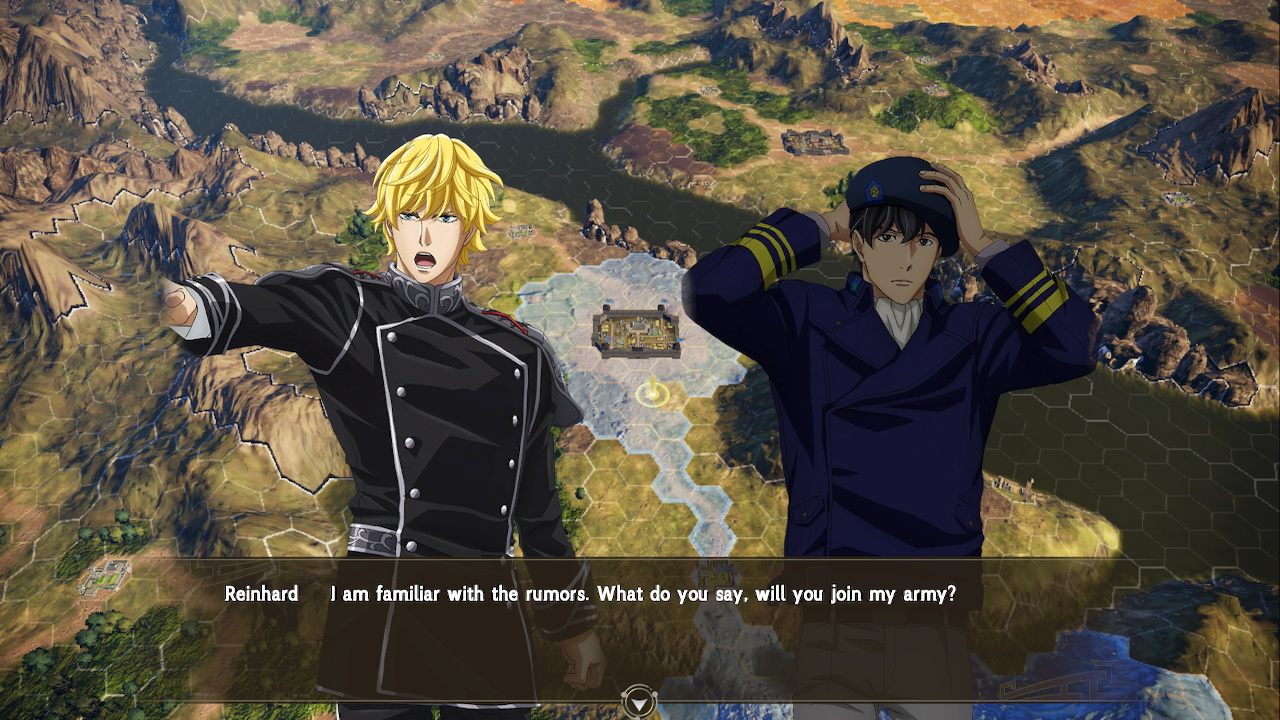1280x720 pixels.
Task: Click the circular ring around the advance arrow
Action: (640, 701)
